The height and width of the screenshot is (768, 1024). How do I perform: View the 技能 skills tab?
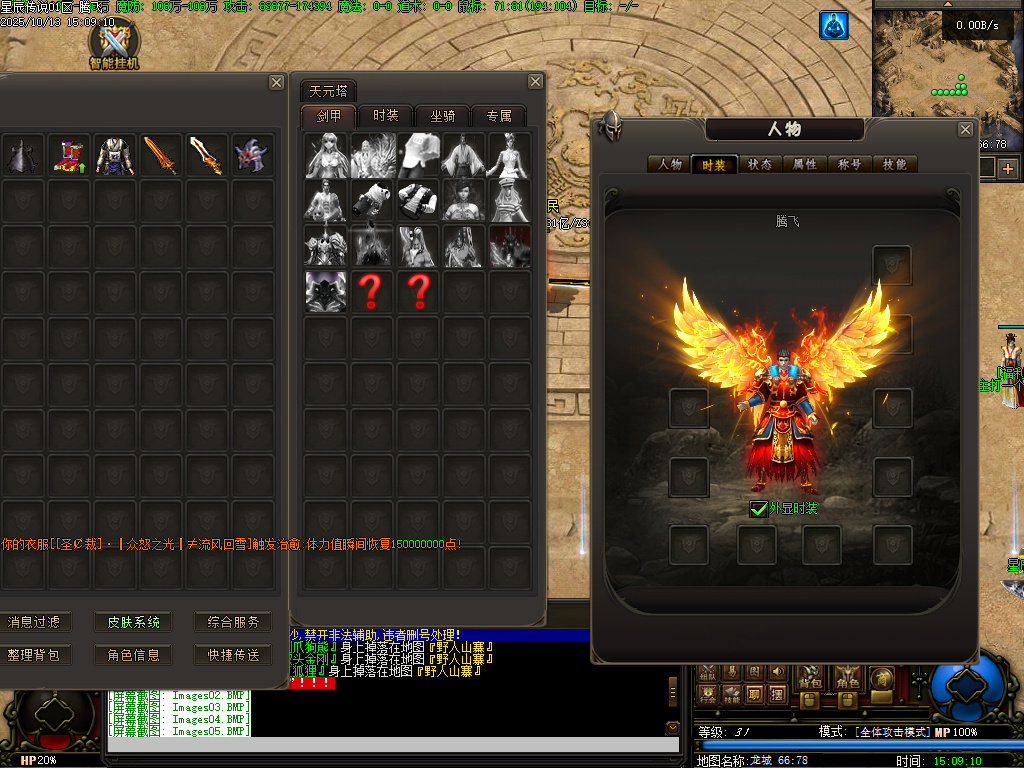pos(896,164)
